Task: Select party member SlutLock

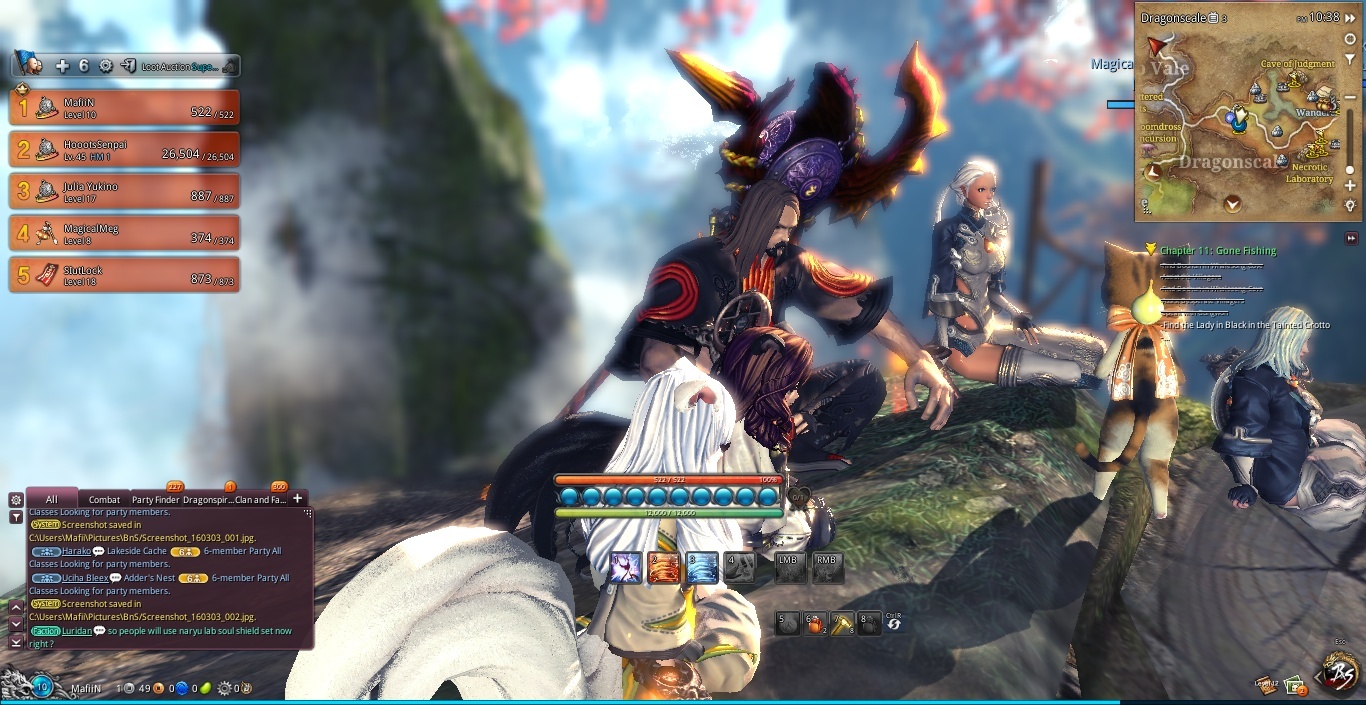Action: point(124,276)
